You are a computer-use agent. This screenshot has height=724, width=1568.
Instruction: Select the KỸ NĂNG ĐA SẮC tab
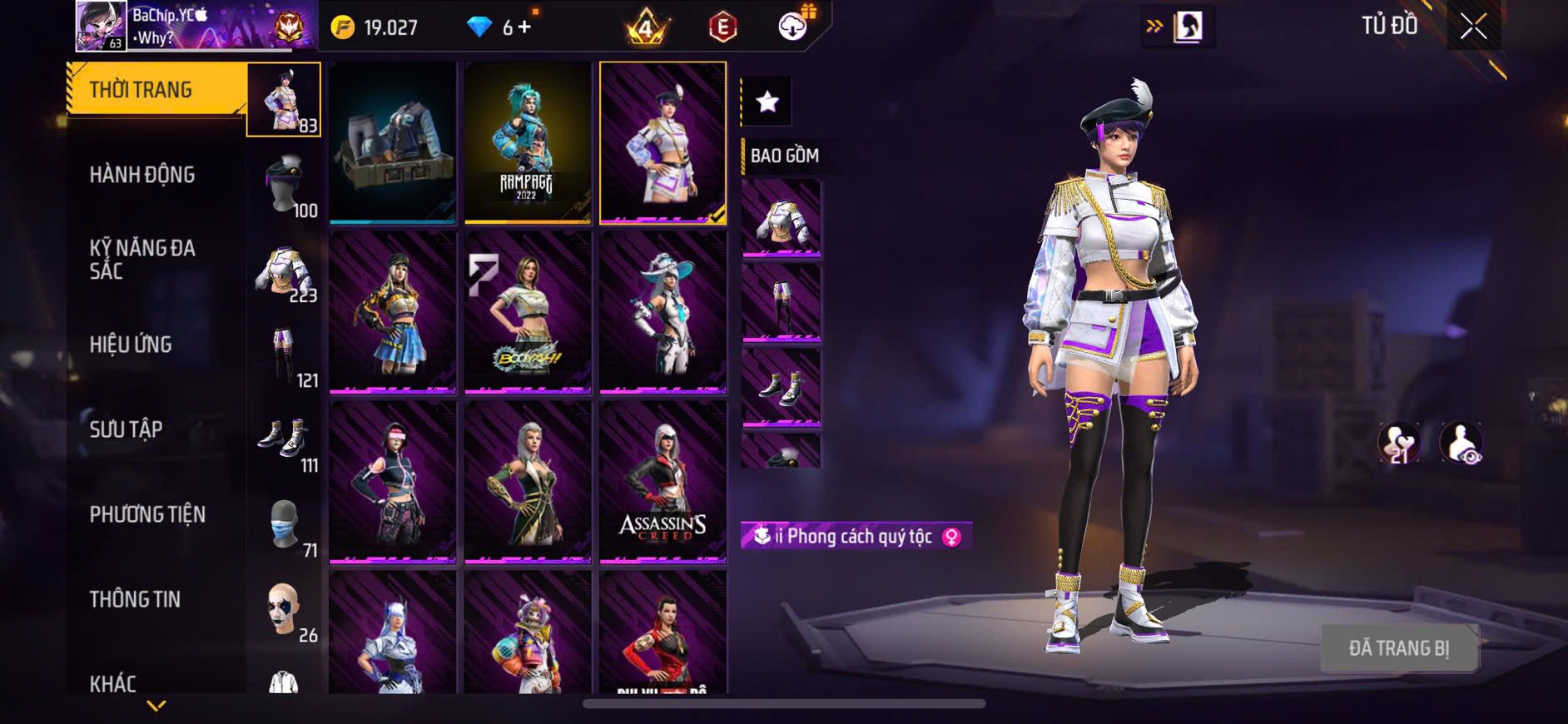pyautogui.click(x=142, y=260)
